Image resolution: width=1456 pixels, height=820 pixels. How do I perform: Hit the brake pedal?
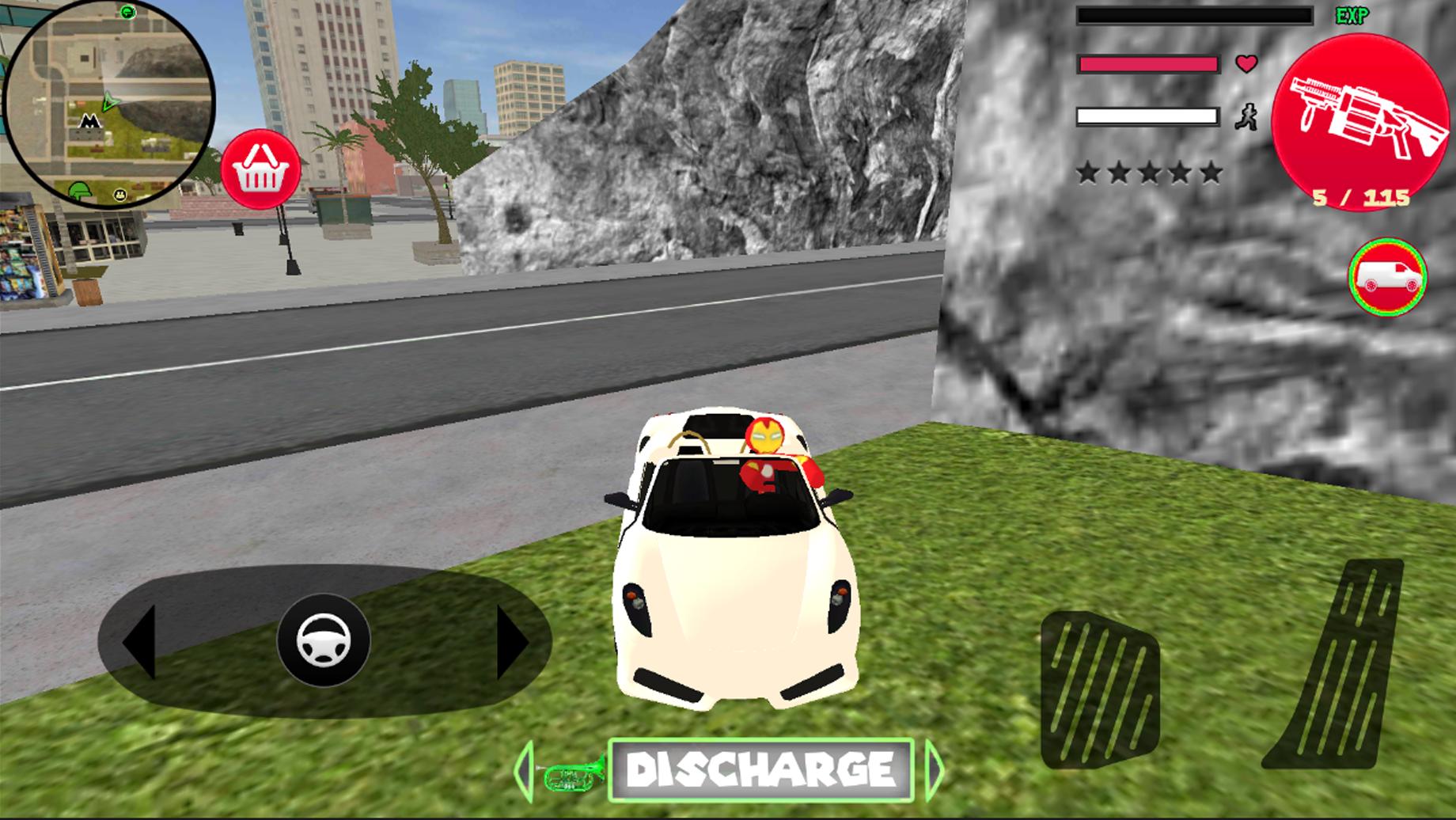click(x=1100, y=689)
